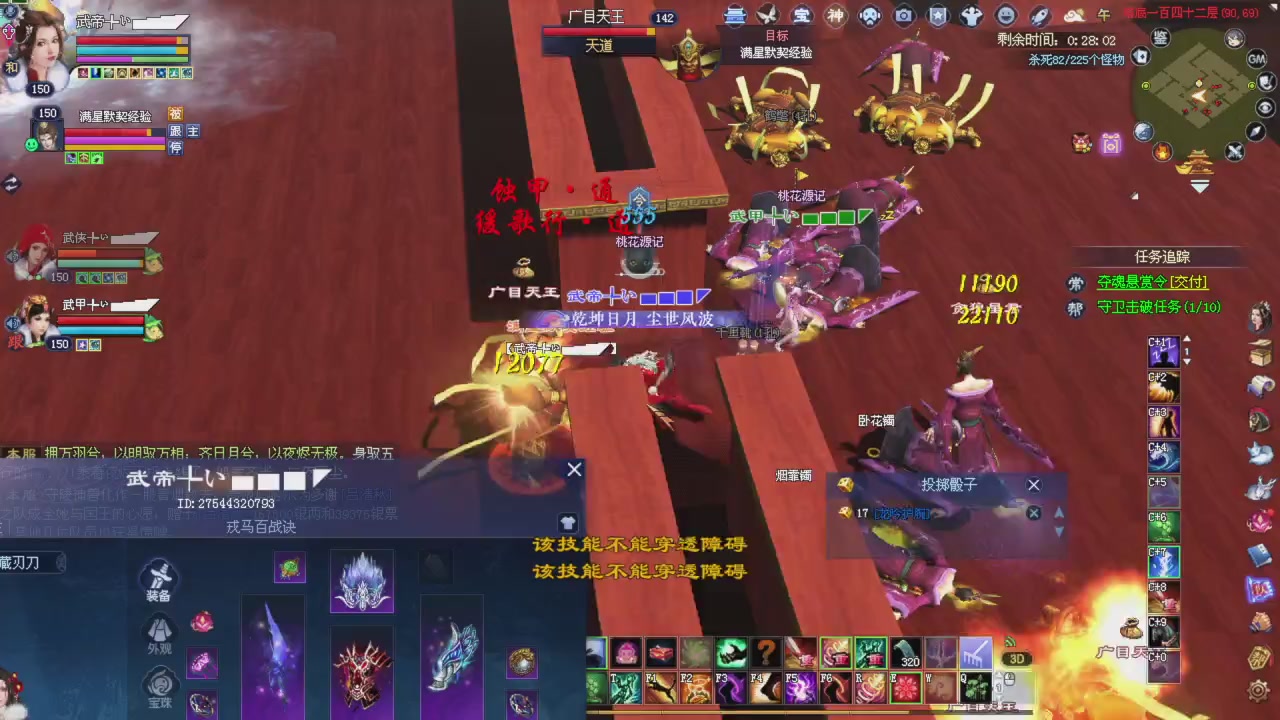Toggle the 主 button near the party member

192,131
